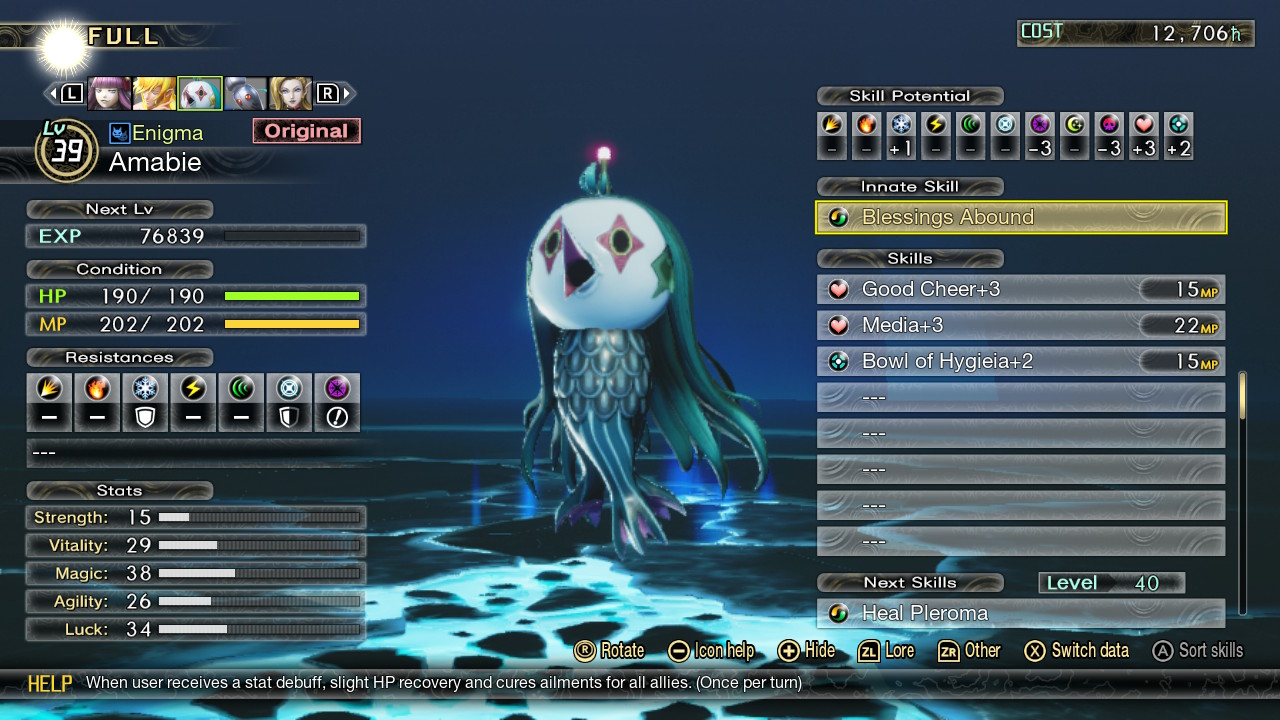Click the purple dark icon in Resistances
Viewport: 1280px width, 720px height.
tap(337, 388)
